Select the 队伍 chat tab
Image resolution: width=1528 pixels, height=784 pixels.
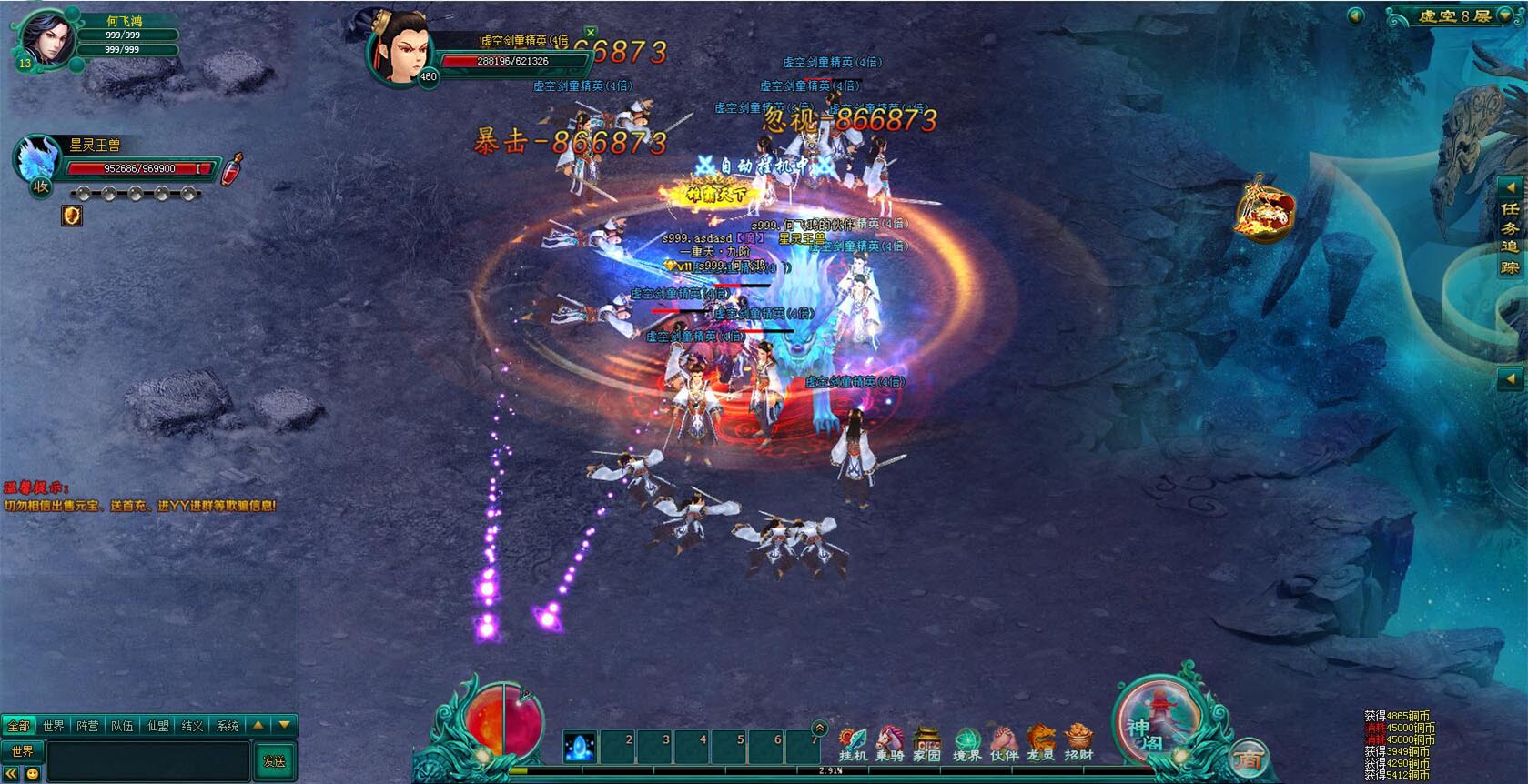(x=123, y=726)
